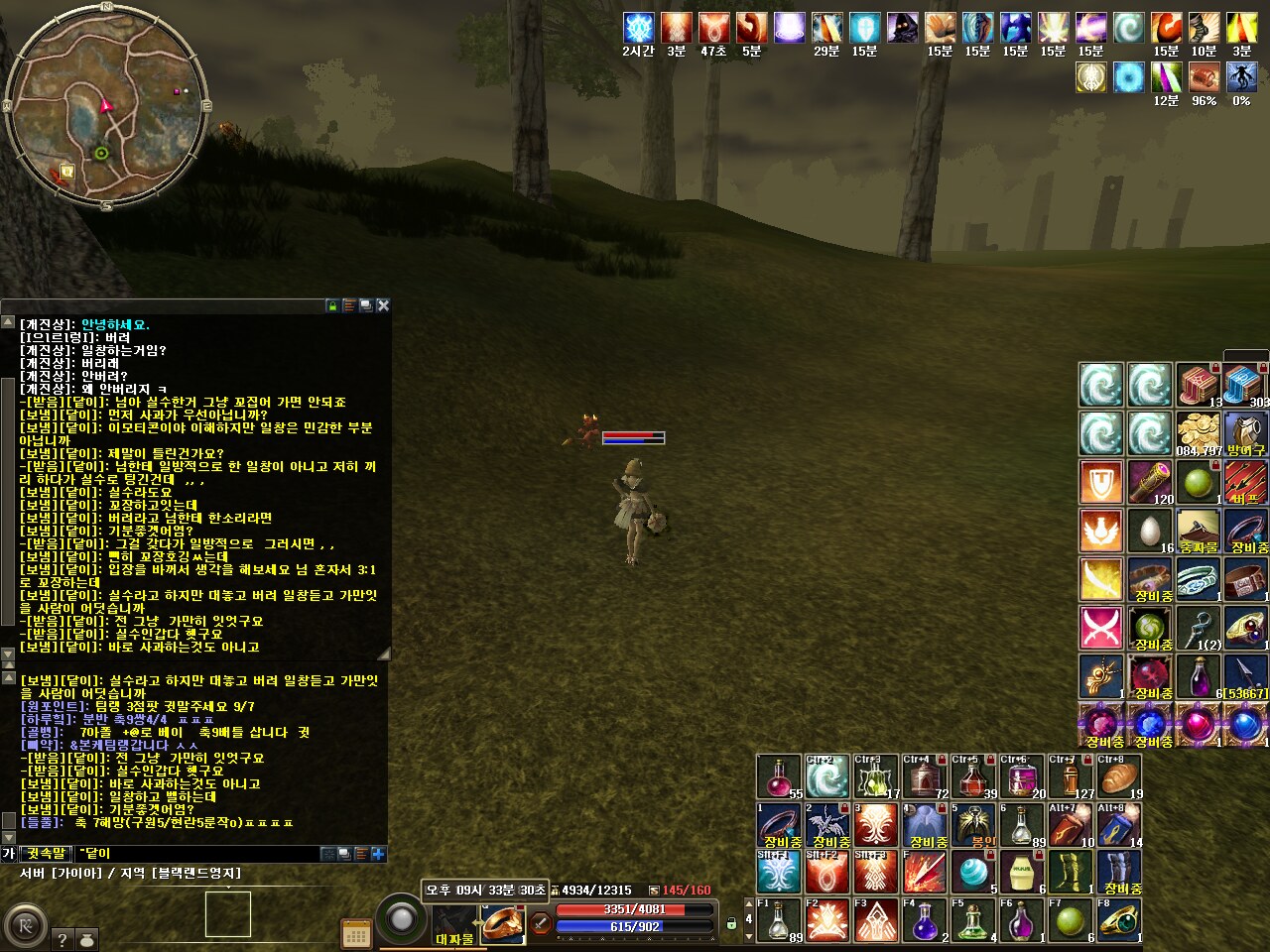1270x952 pixels.
Task: Use the red potion with 55 count
Action: (x=780, y=776)
